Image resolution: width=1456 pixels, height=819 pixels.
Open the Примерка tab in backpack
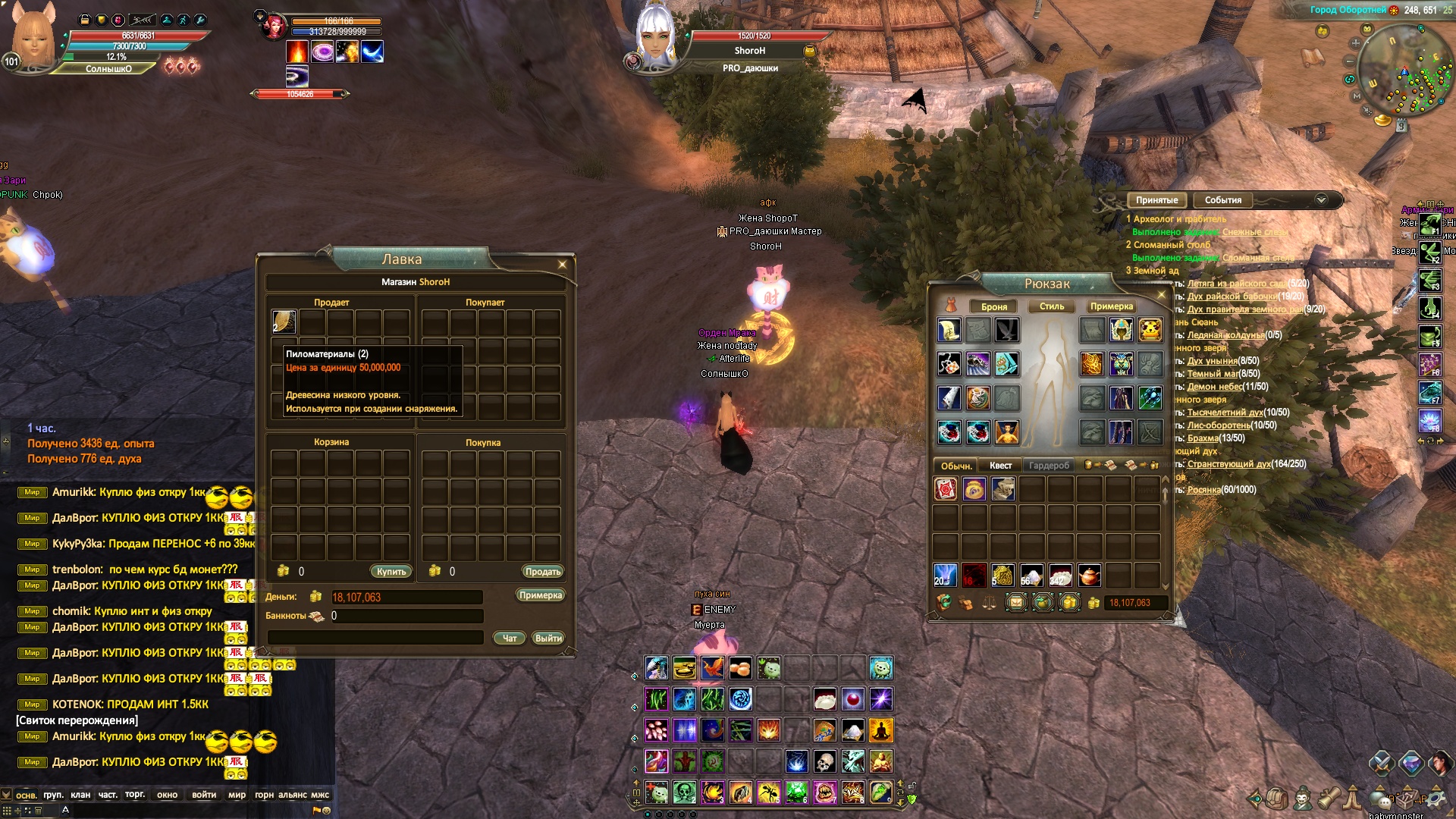1111,306
